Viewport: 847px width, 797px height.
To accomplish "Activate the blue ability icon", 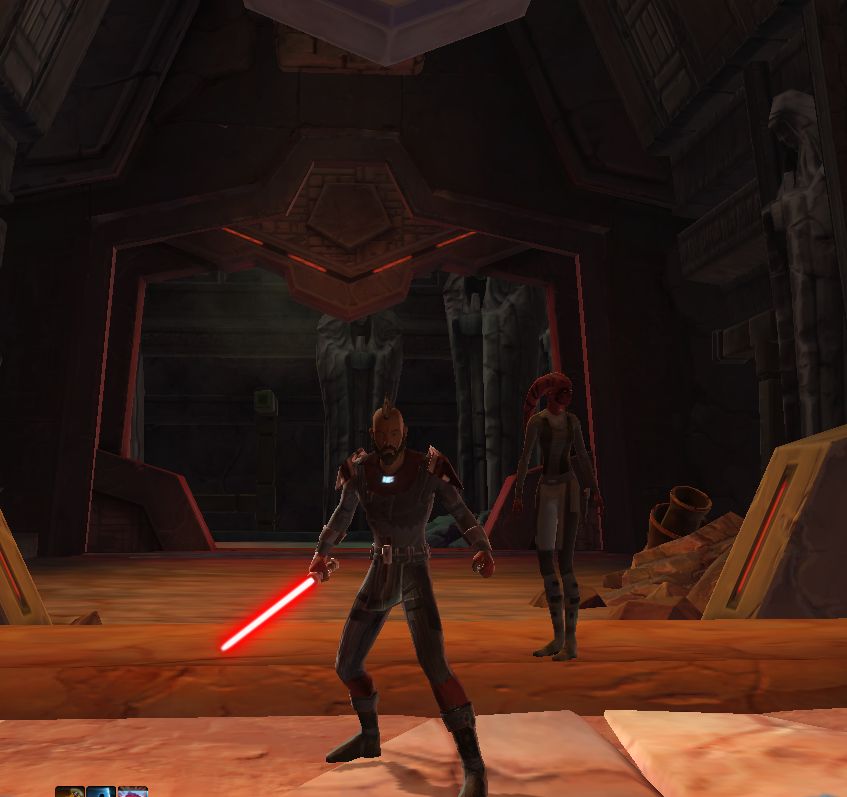I will [x=101, y=792].
